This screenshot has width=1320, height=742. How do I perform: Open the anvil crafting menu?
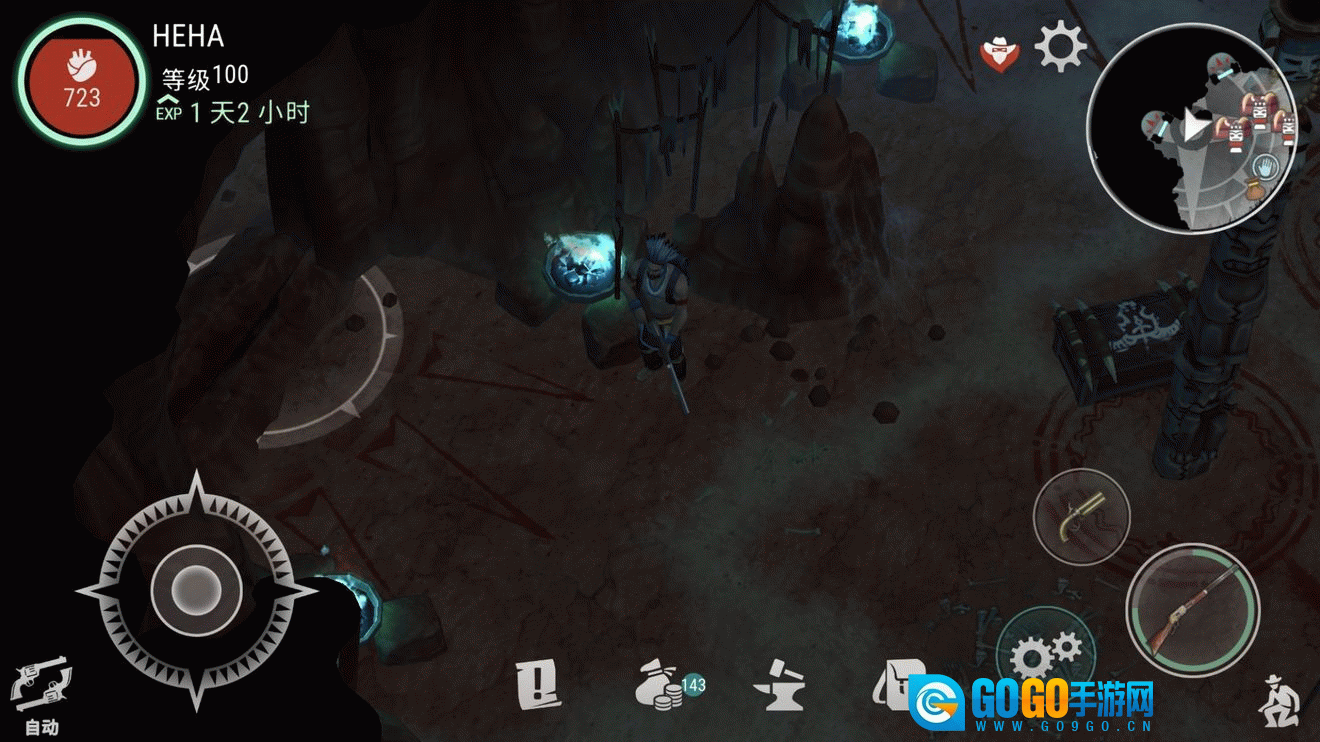pyautogui.click(x=778, y=687)
